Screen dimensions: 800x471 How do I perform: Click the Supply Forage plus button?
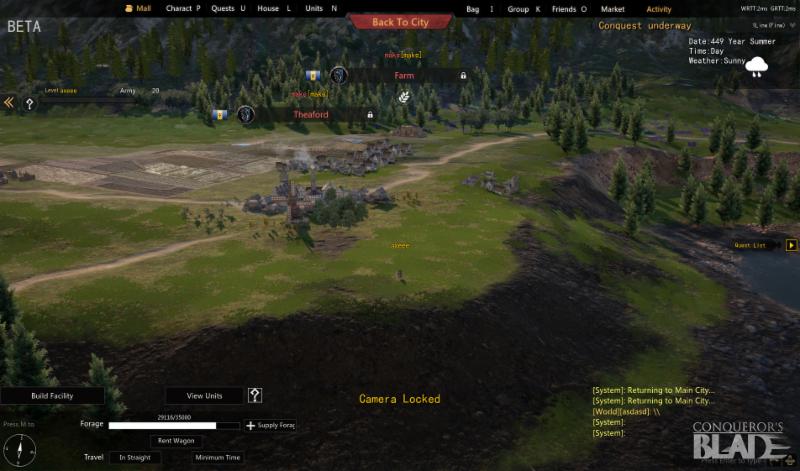point(250,425)
